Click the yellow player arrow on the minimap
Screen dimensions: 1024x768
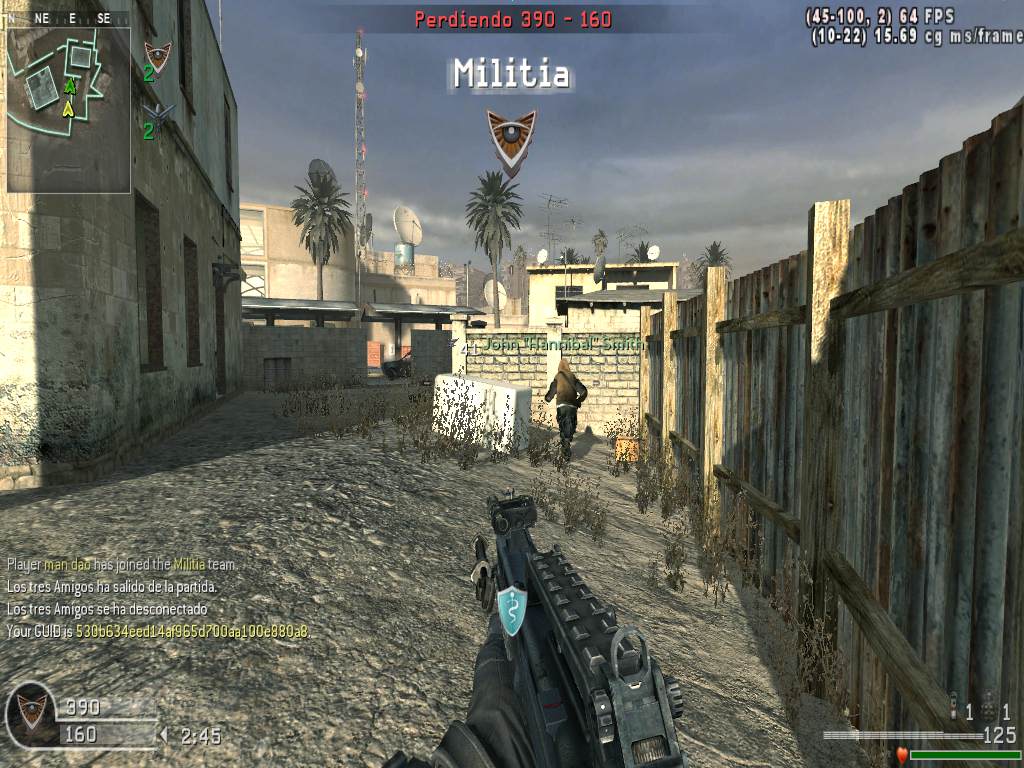pos(69,107)
